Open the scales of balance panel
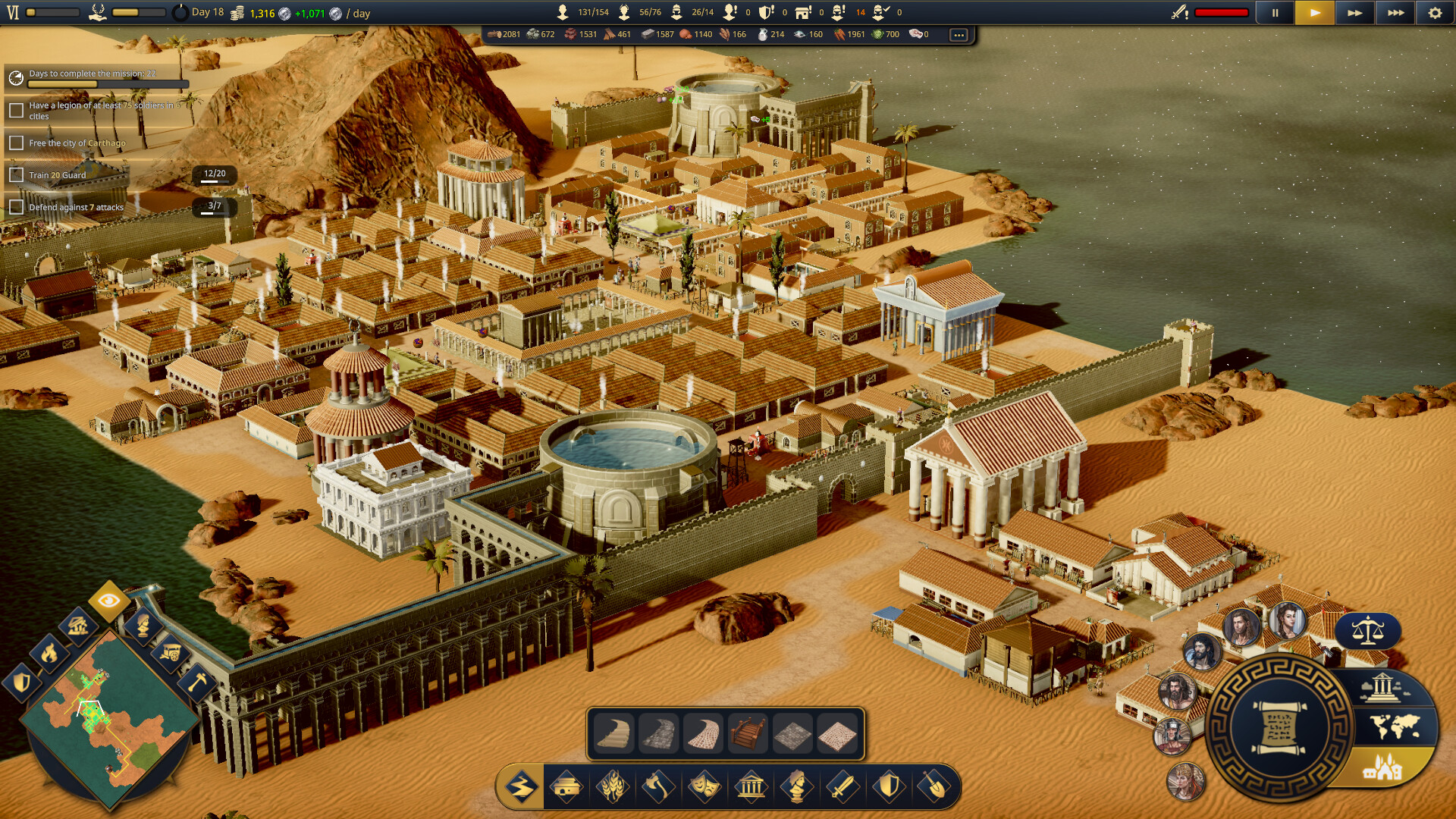The width and height of the screenshot is (1456, 819). point(1367,630)
